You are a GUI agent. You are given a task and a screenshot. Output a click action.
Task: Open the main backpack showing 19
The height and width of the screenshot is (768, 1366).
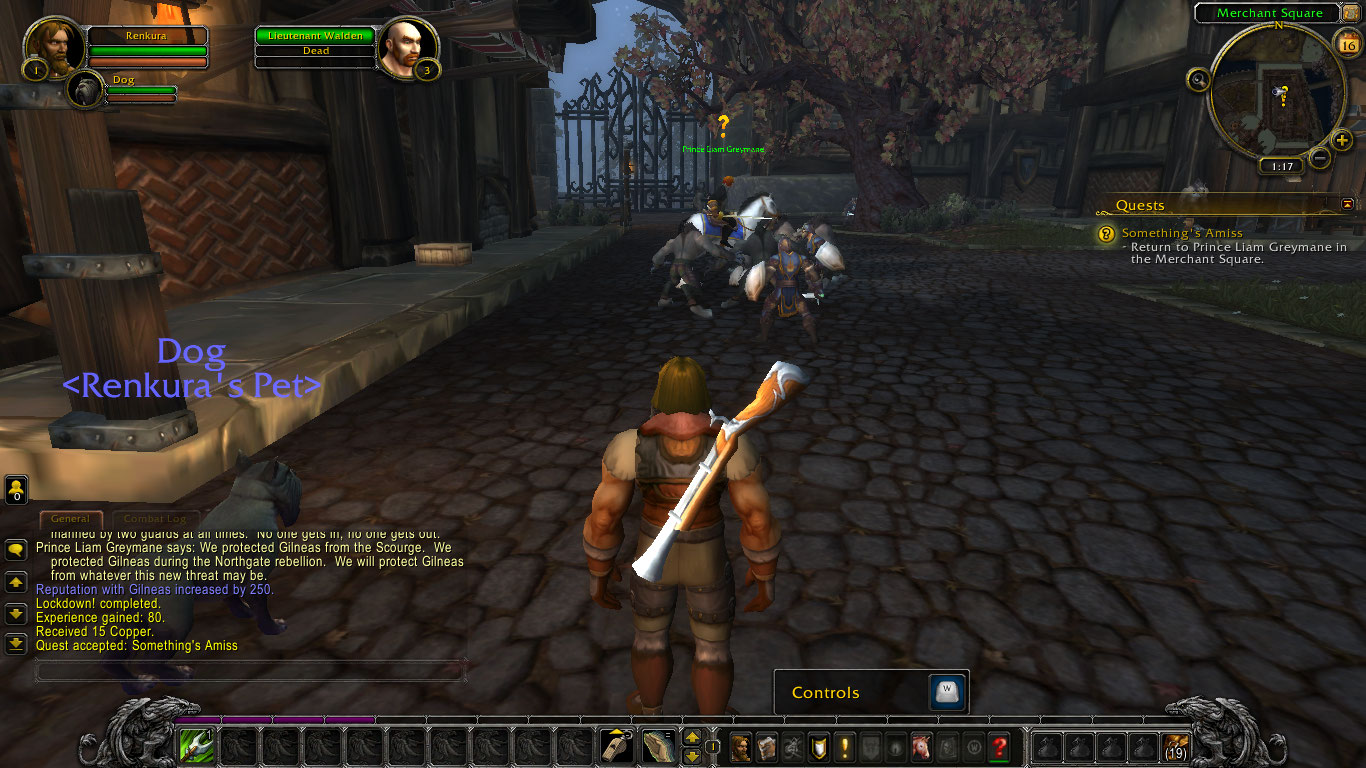(1176, 746)
